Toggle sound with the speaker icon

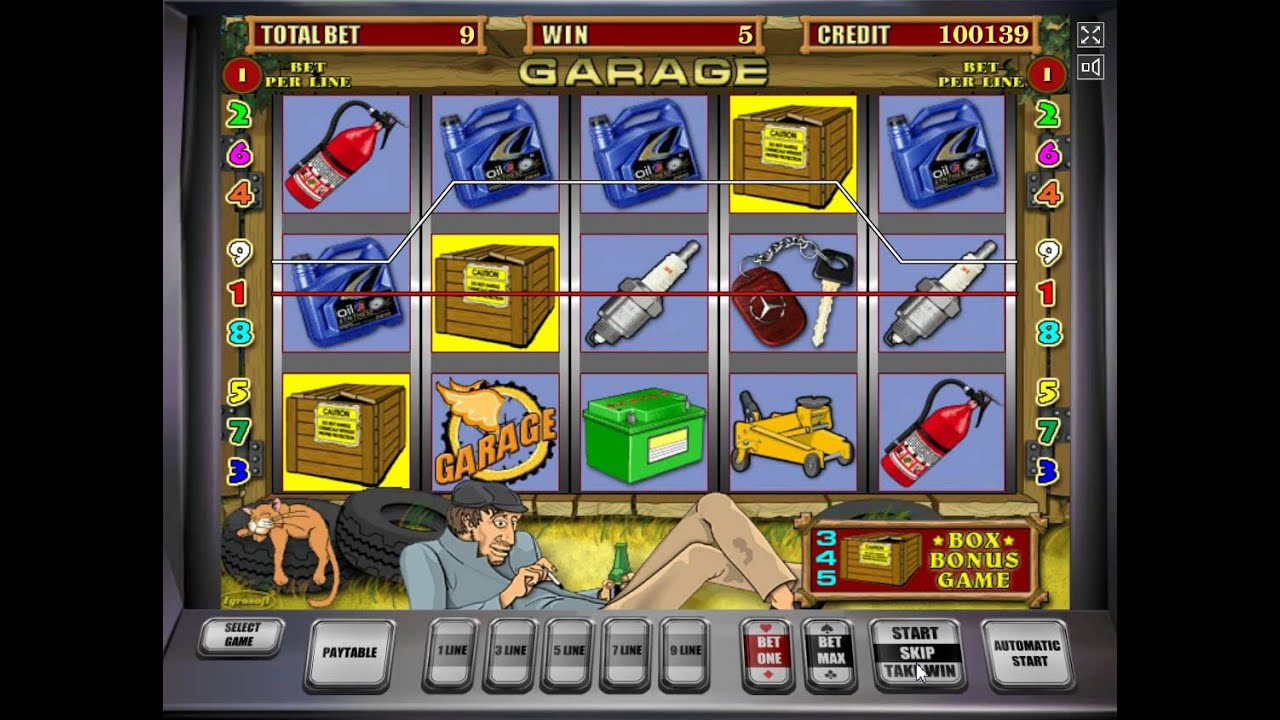[x=1090, y=67]
